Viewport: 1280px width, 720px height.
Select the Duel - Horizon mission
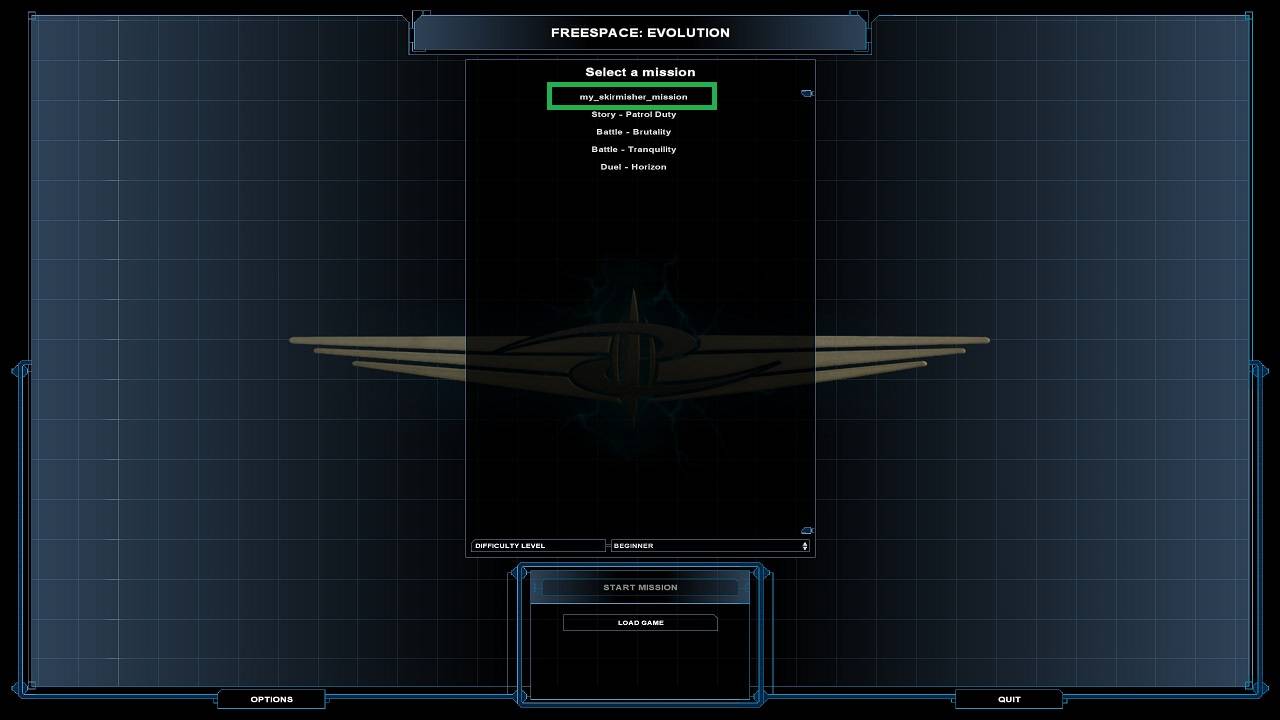tap(634, 167)
